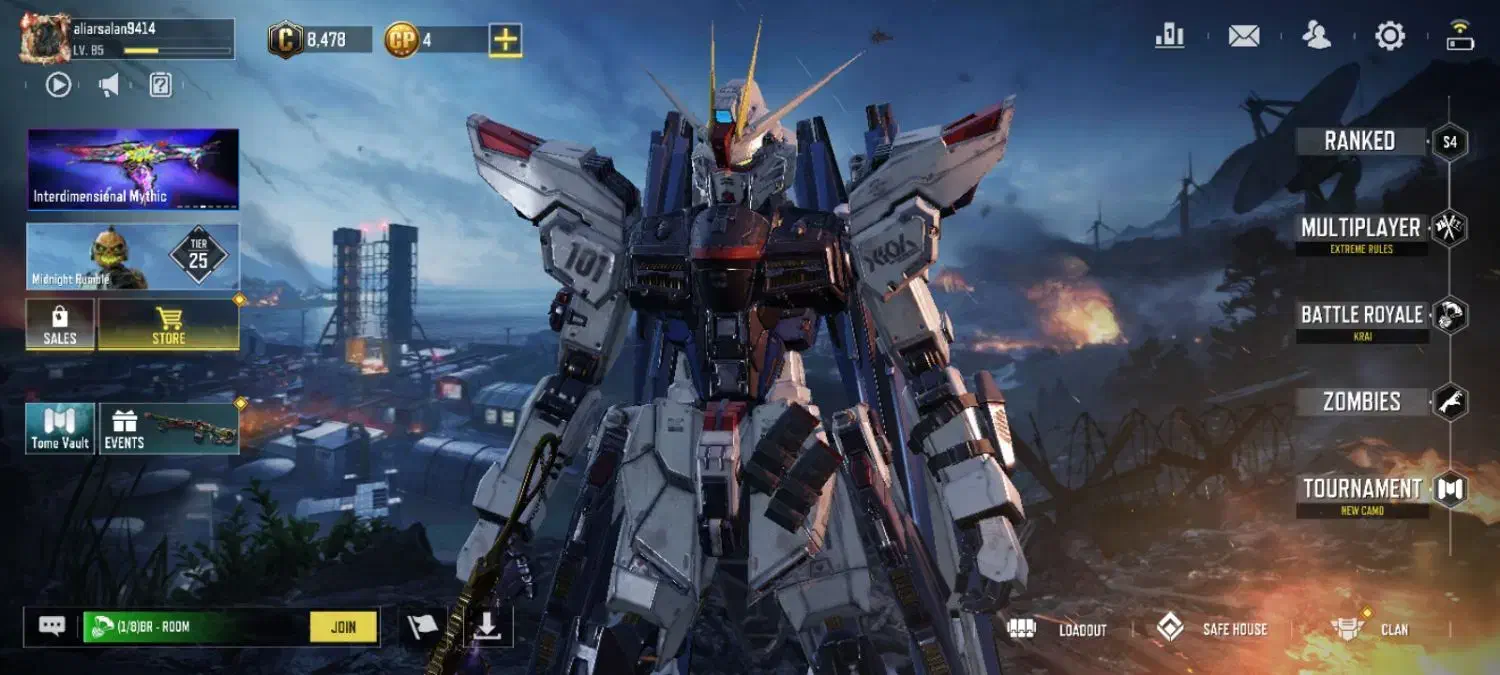Add CP with the plus button
This screenshot has height=675, width=1500.
point(505,40)
